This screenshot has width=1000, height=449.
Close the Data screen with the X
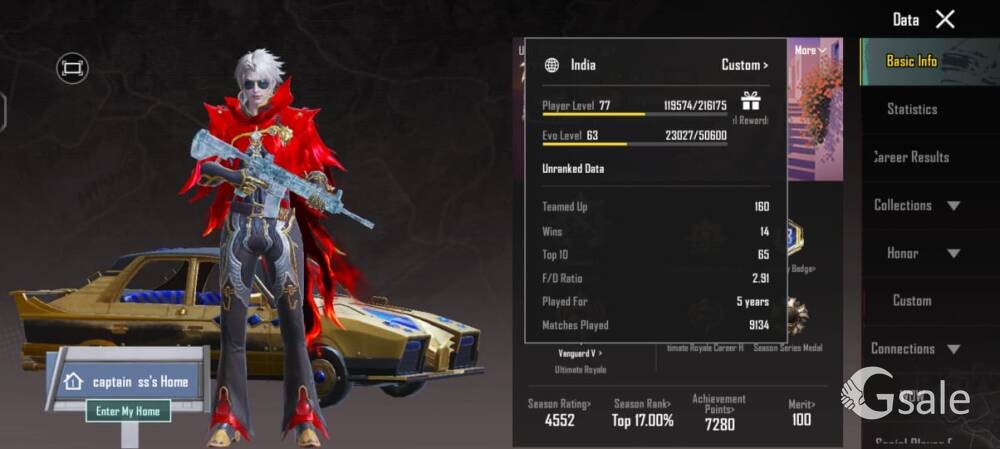[945, 19]
